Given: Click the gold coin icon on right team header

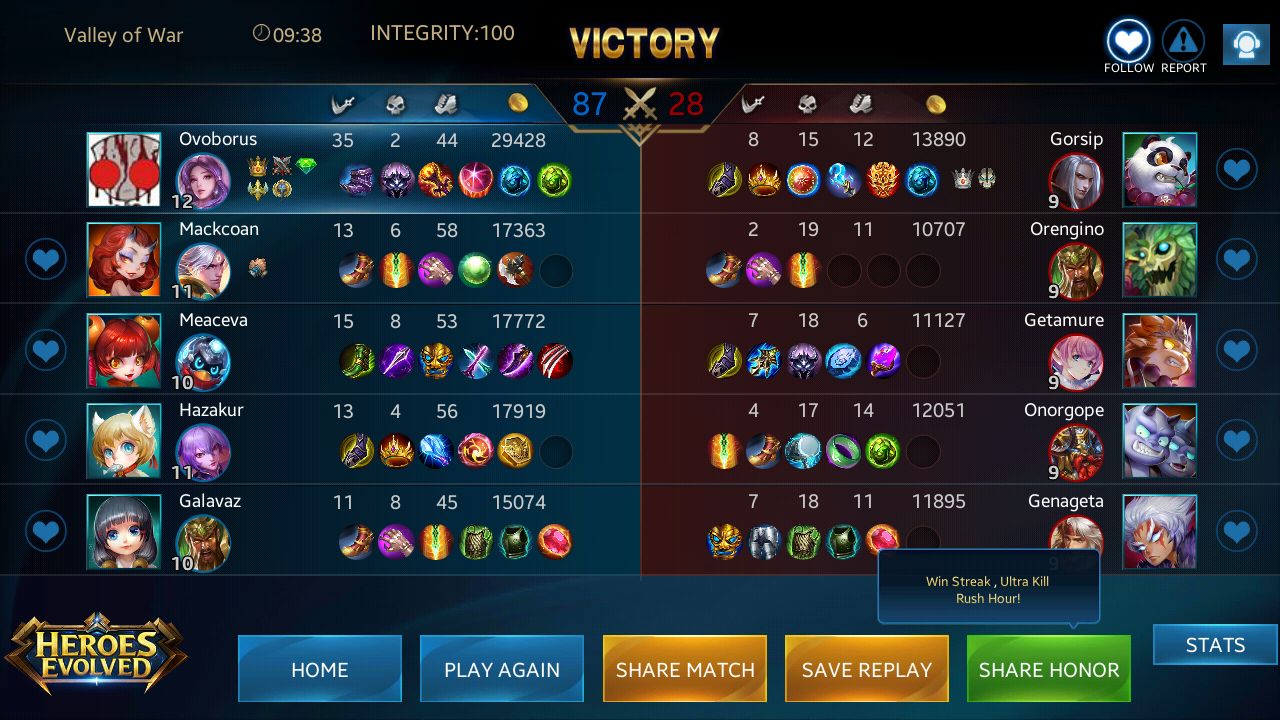Looking at the screenshot, I should (x=937, y=101).
